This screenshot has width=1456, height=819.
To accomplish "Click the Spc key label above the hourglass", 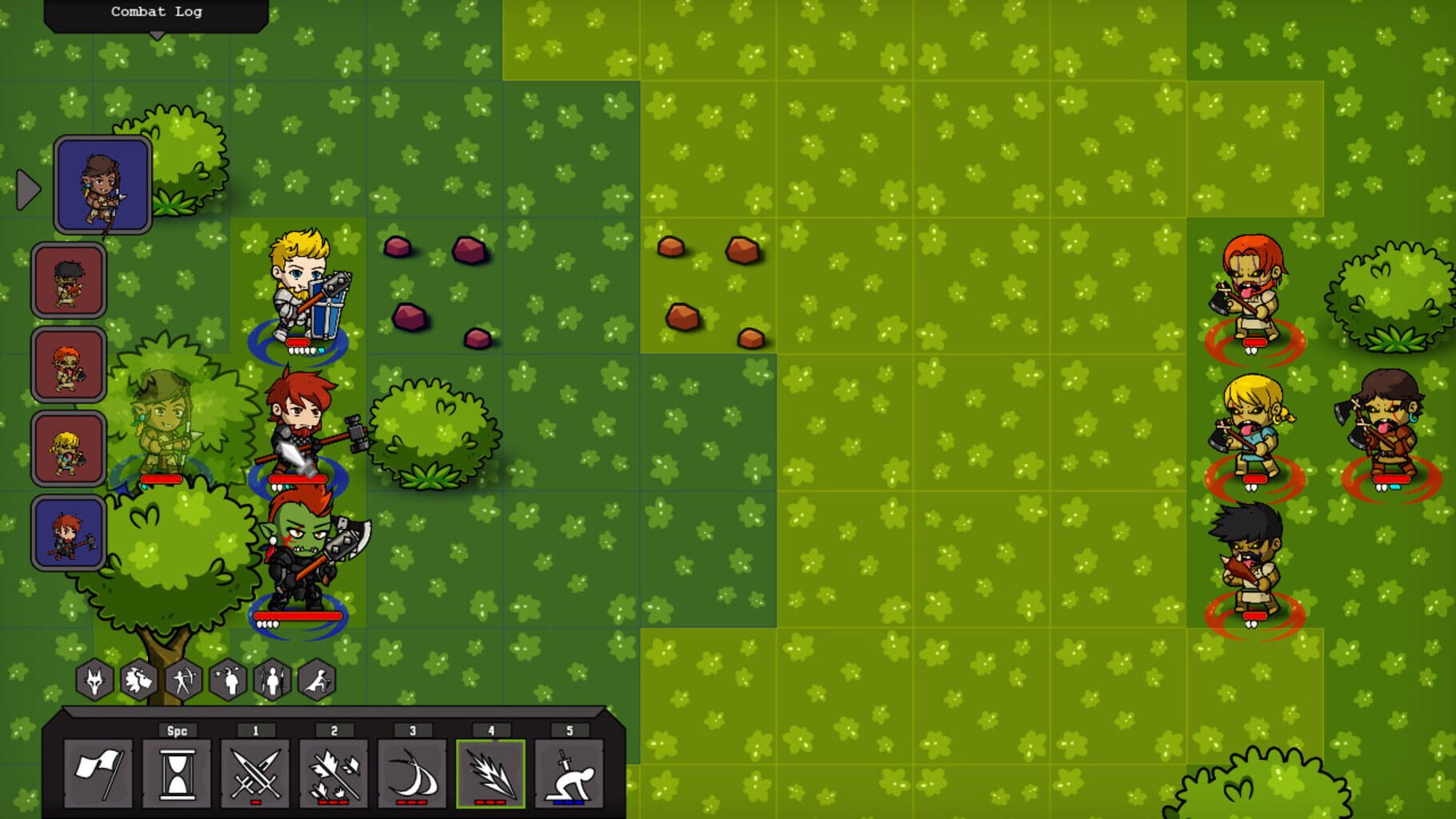I will [178, 729].
